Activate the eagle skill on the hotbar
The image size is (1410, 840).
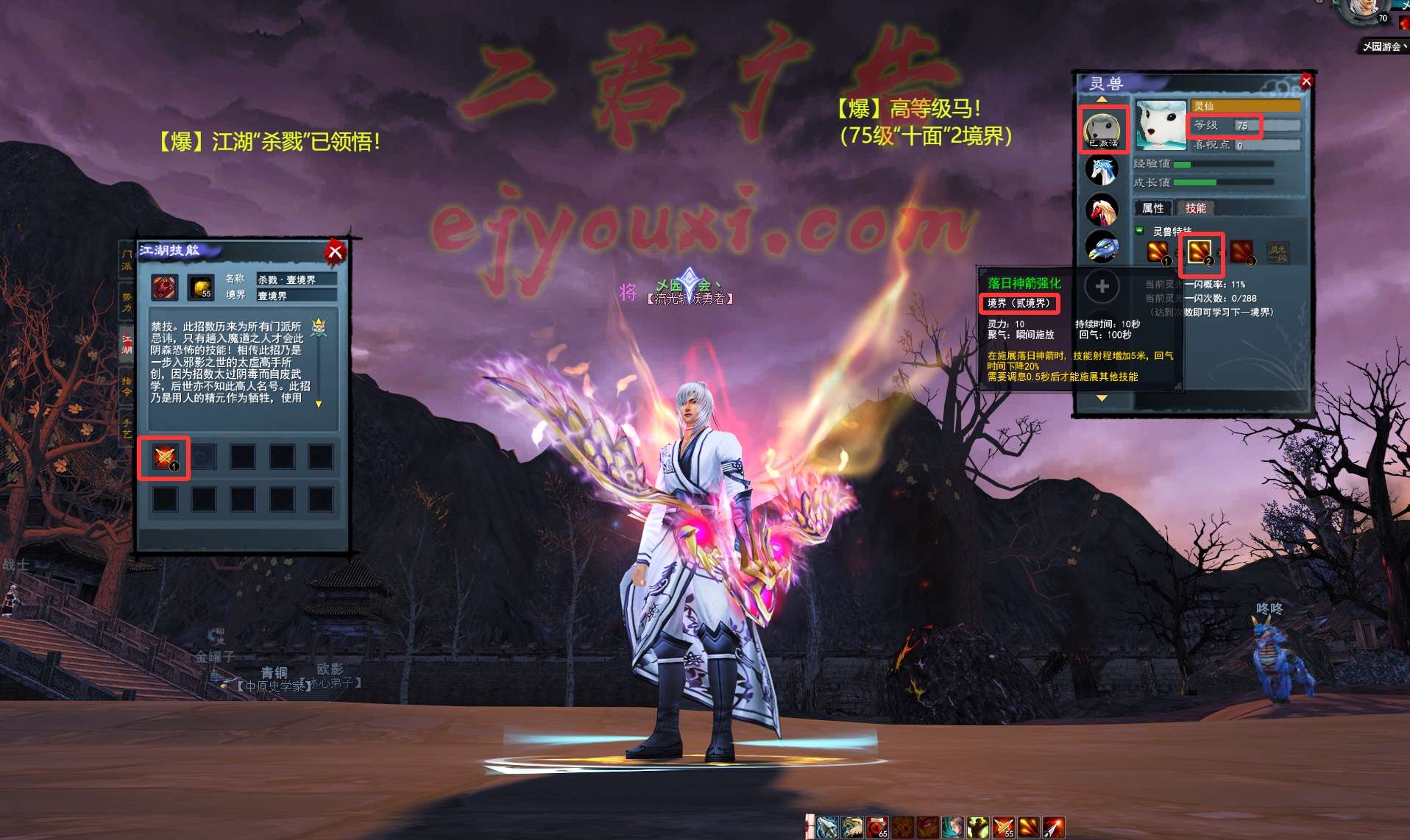click(852, 827)
